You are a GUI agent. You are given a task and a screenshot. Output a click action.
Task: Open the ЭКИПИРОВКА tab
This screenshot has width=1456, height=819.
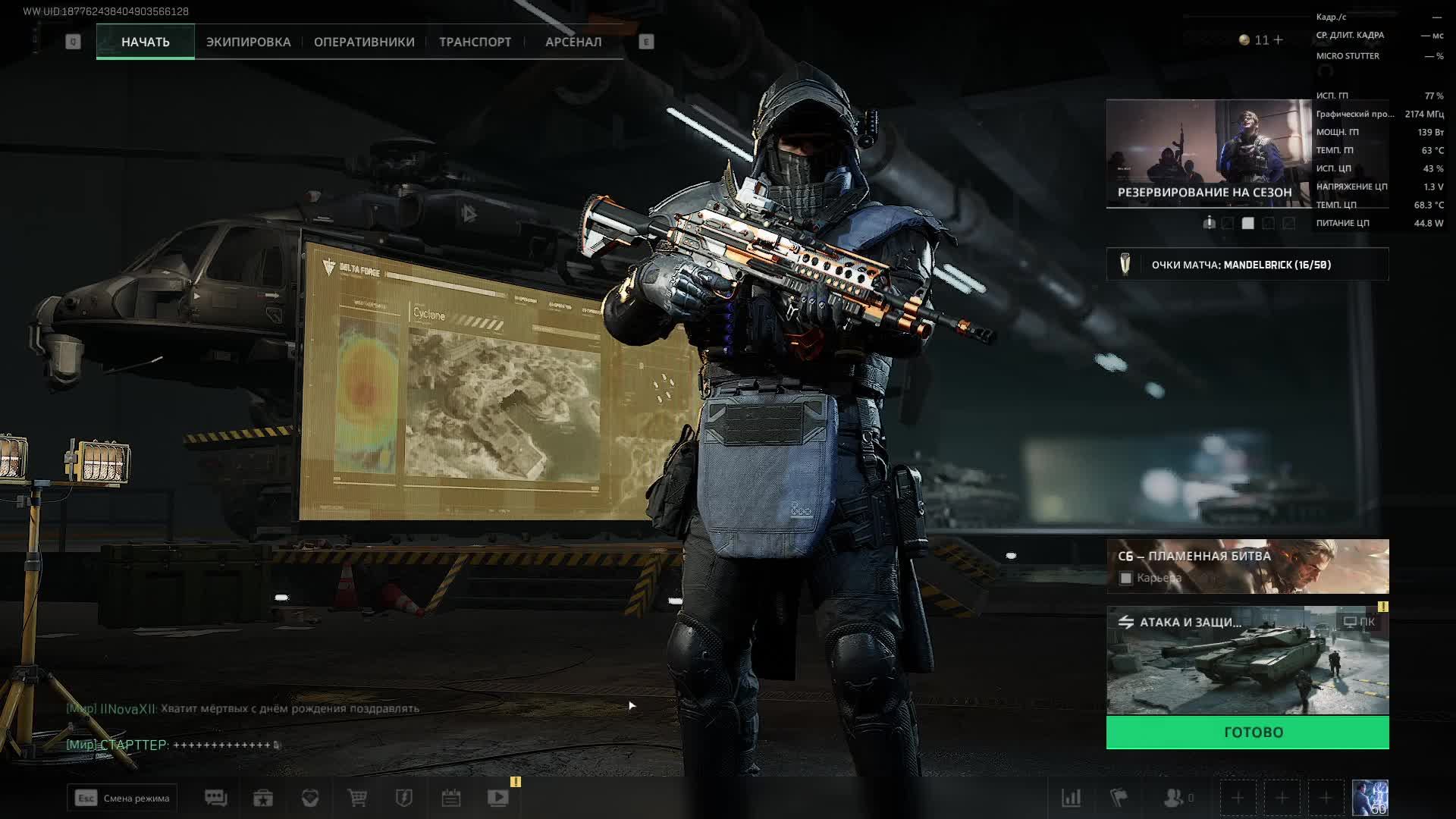(248, 42)
